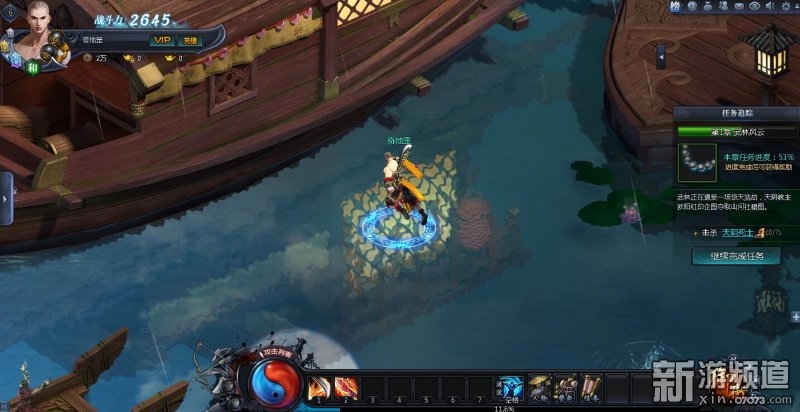The width and height of the screenshot is (800, 412).
Task: Use the red slash skill in slot 2
Action: click(346, 387)
